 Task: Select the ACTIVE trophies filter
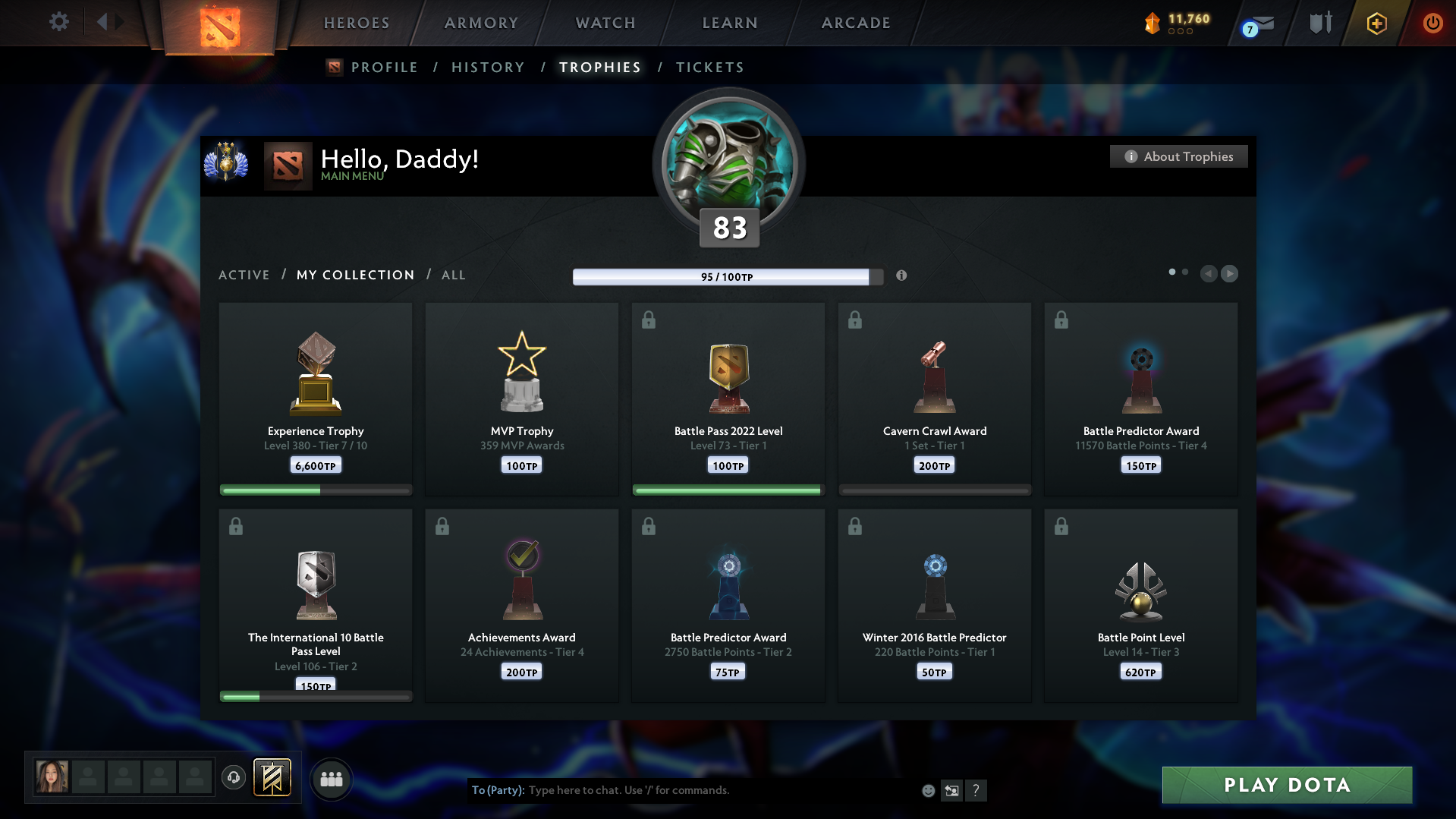(x=244, y=275)
